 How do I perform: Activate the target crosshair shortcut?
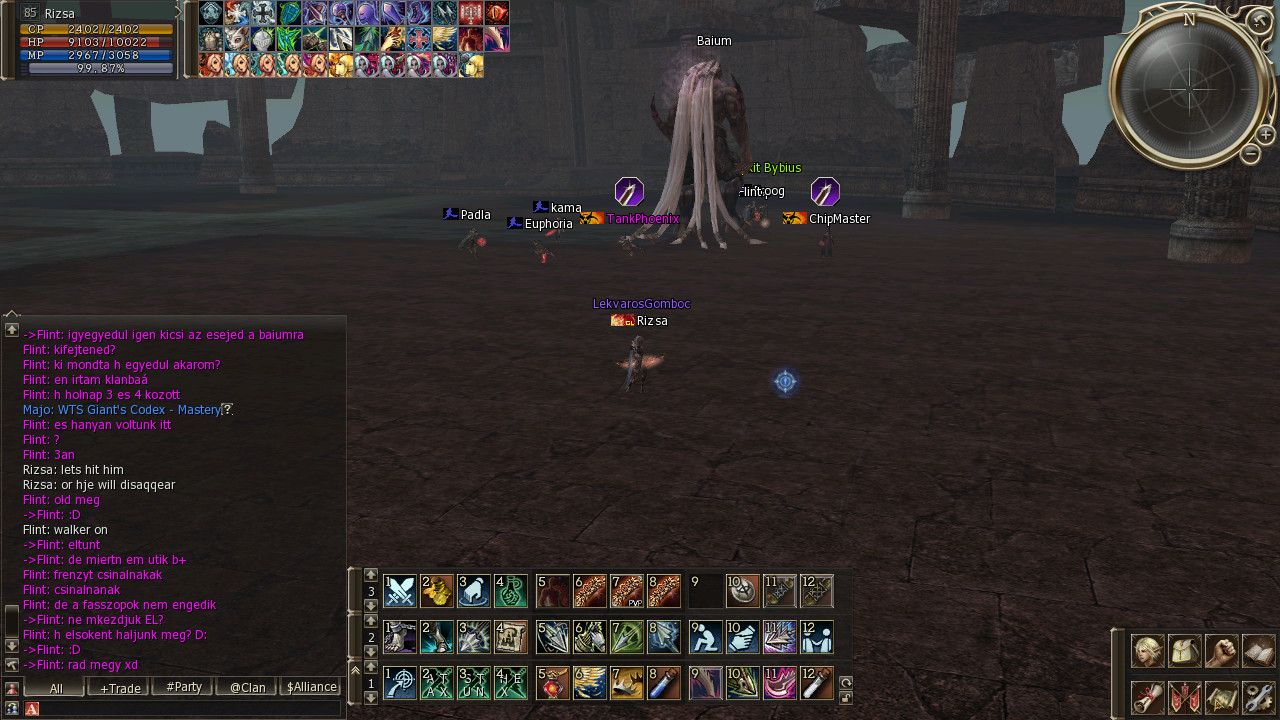pos(400,683)
